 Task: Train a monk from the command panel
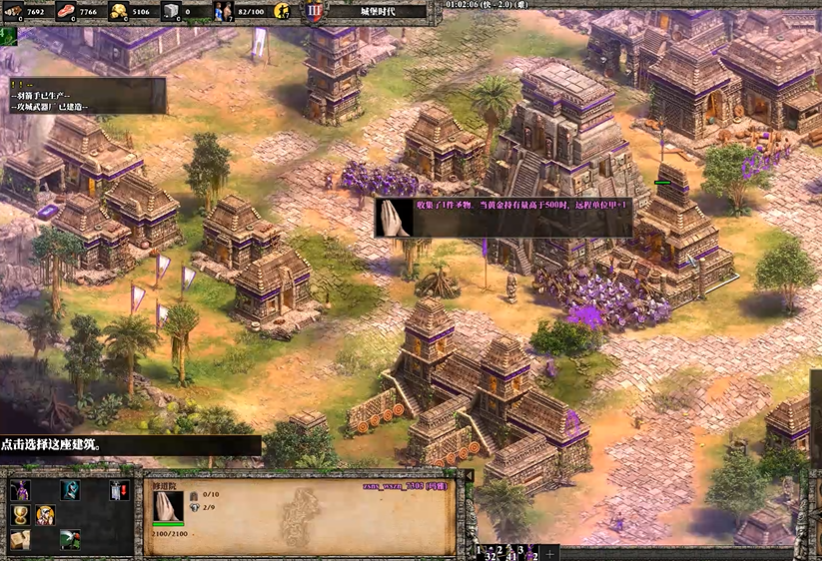point(20,490)
